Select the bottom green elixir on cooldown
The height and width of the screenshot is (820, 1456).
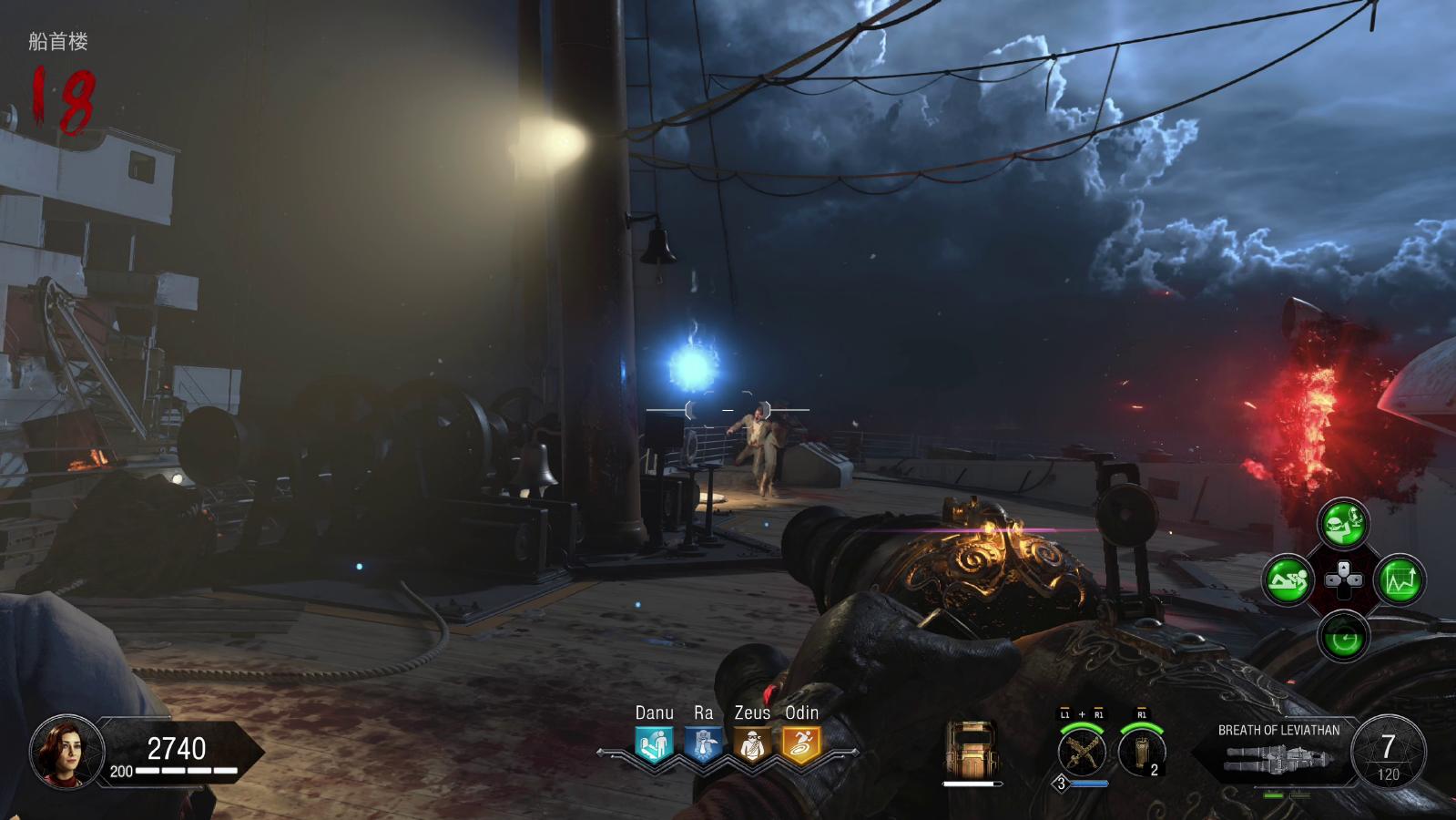(1343, 635)
